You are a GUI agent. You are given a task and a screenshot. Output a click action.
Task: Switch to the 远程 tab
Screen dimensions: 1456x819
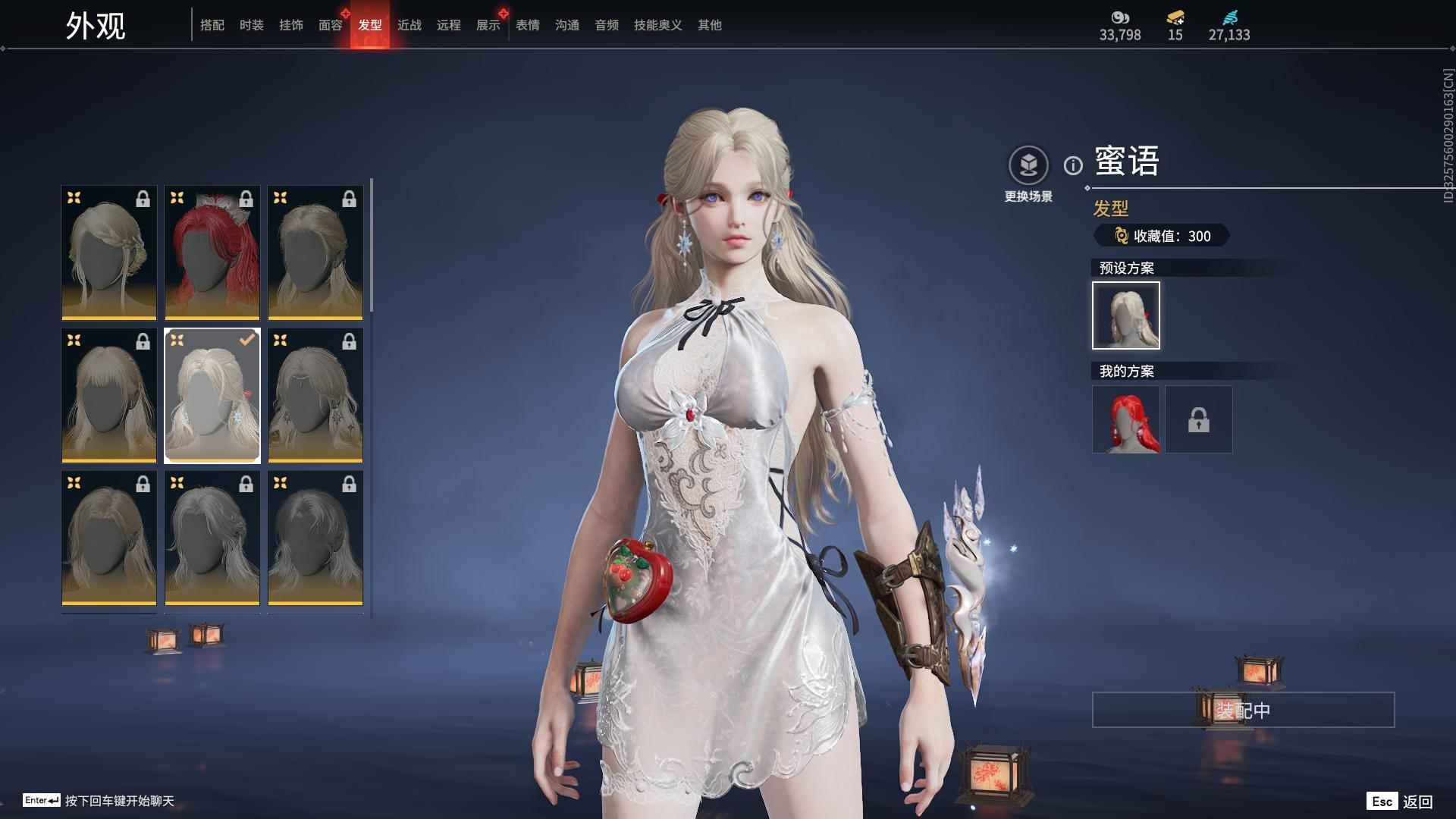(449, 25)
